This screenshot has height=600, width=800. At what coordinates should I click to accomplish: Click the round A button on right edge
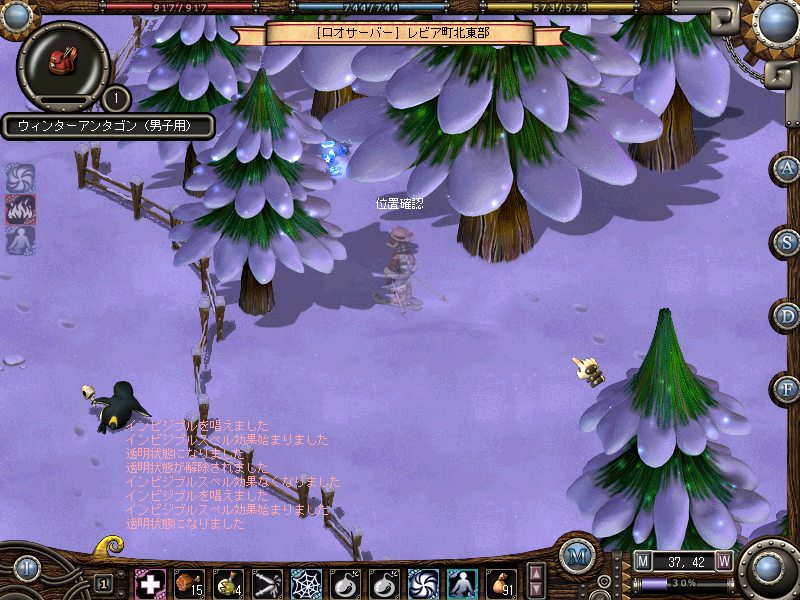pos(788,168)
